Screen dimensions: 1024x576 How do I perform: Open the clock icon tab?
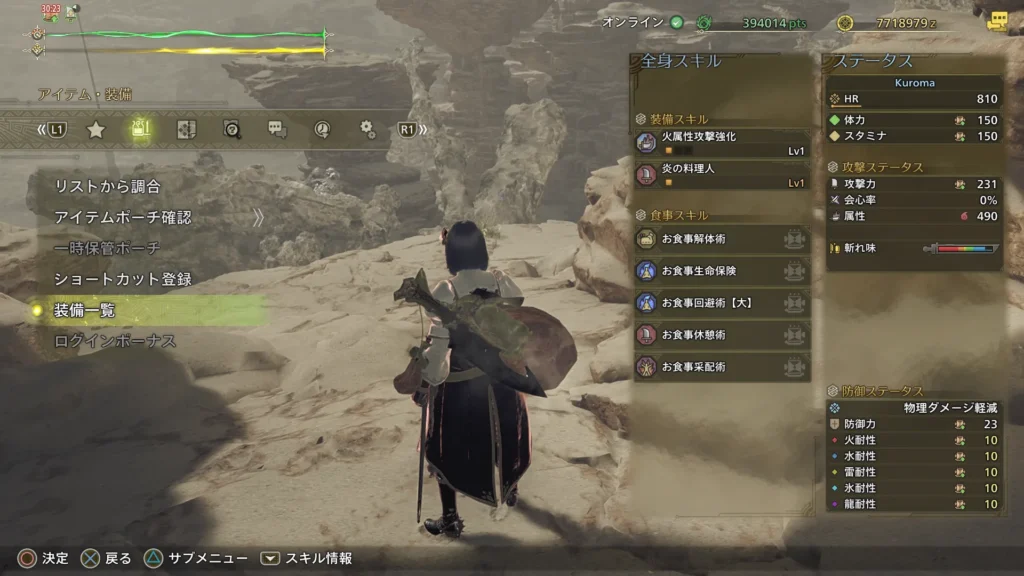[x=322, y=129]
